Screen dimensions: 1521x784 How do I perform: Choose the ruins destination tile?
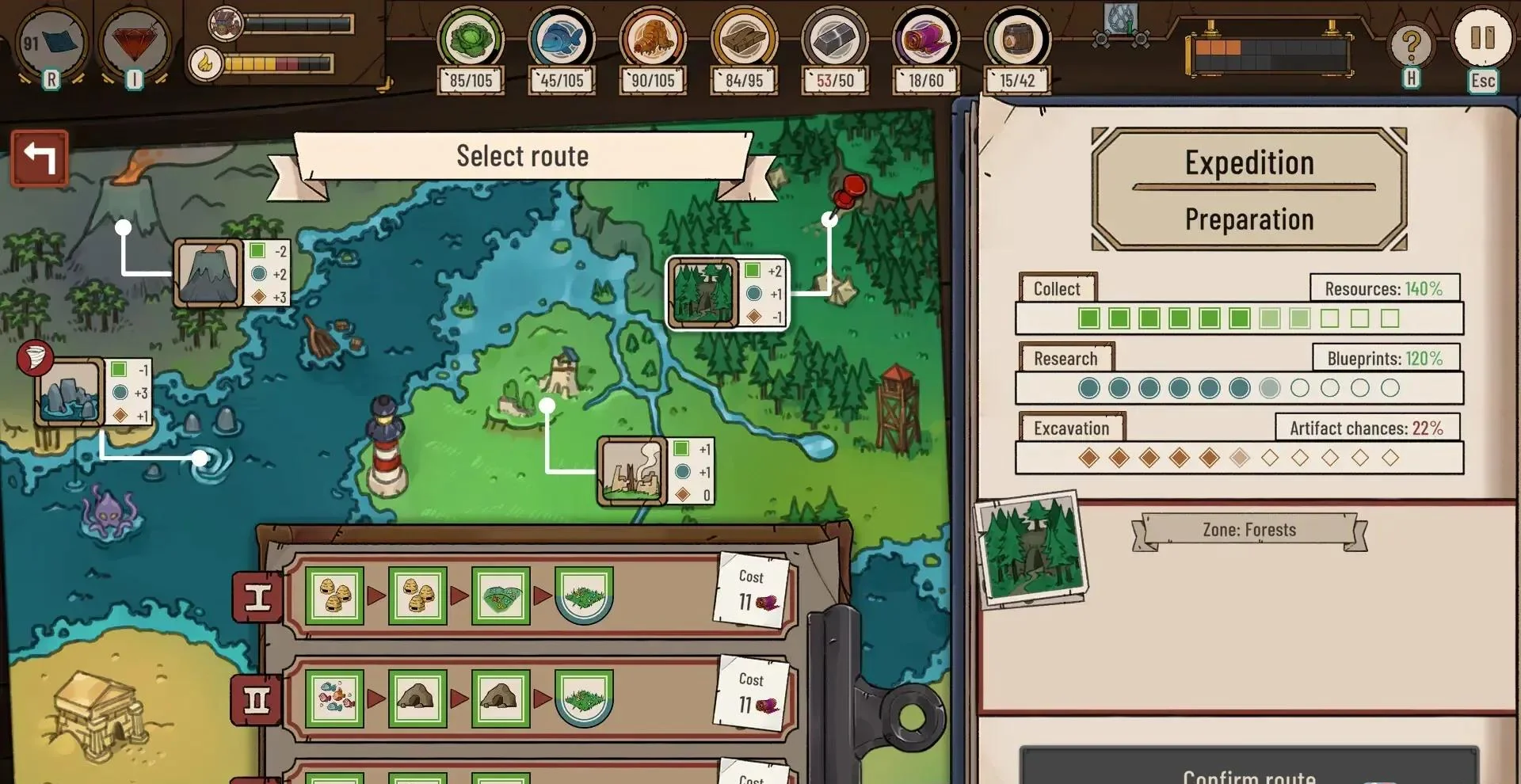(631, 471)
